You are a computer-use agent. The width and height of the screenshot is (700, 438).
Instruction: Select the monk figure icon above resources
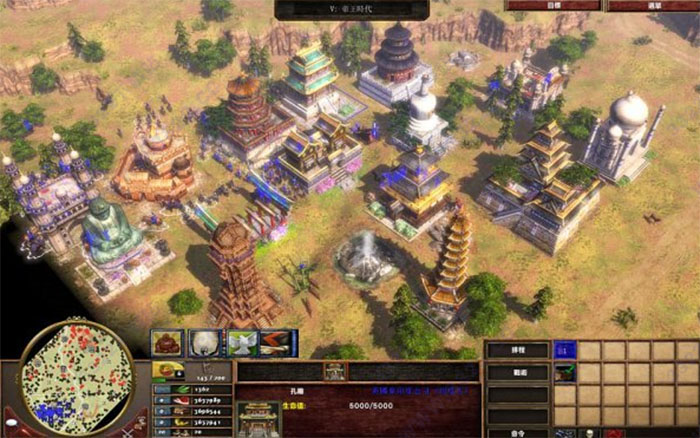pyautogui.click(x=167, y=342)
